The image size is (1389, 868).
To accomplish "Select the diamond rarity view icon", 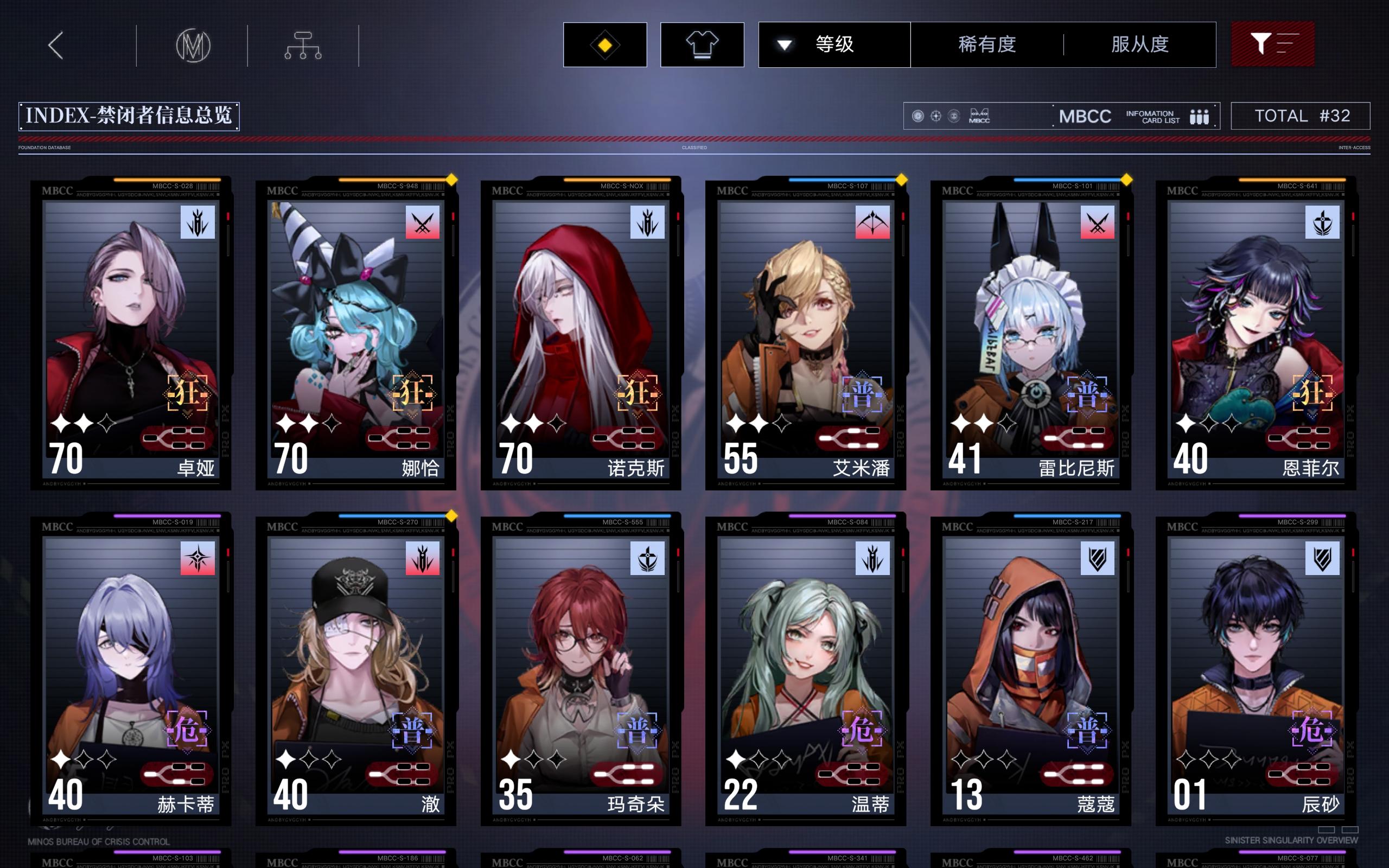I will 604,44.
